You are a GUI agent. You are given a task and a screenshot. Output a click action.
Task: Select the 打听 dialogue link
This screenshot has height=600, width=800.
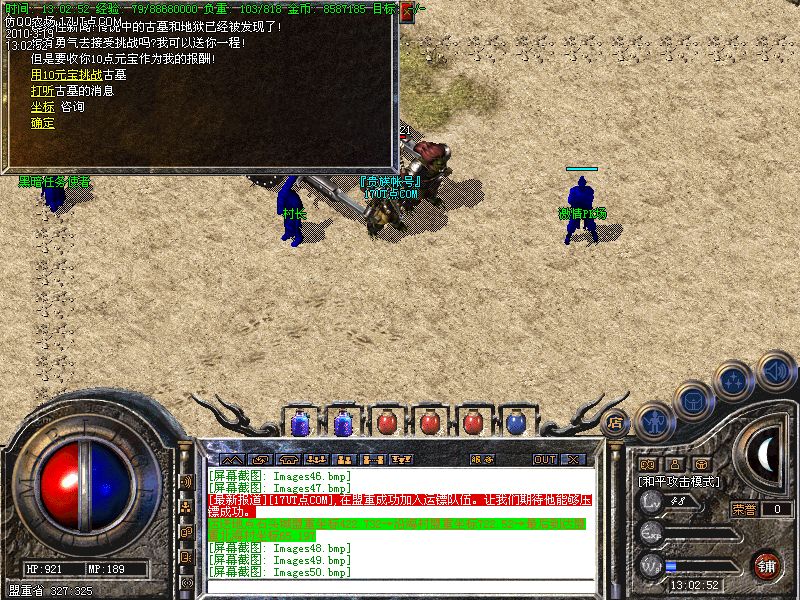40,91
